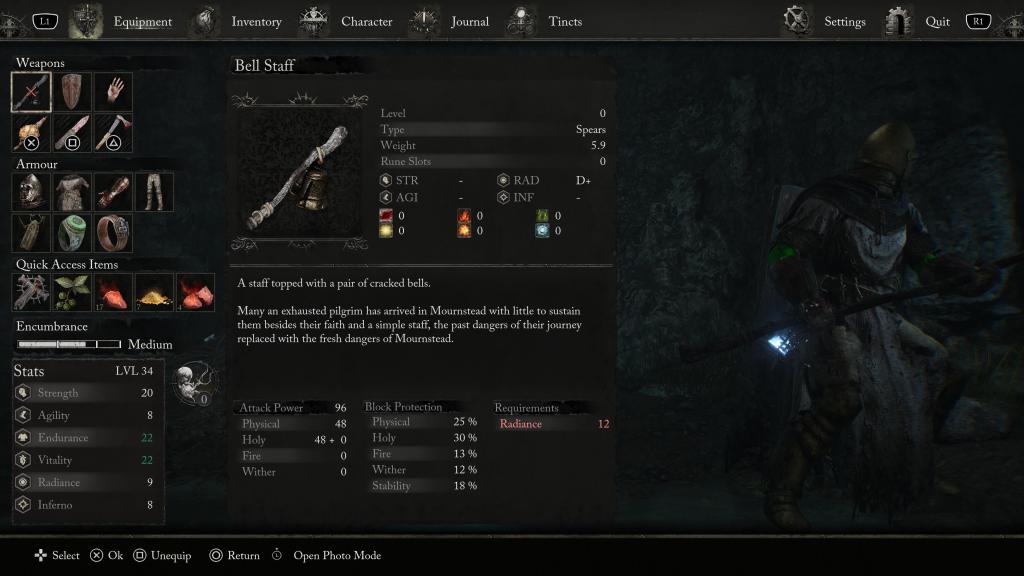Select the wooden shield slot

(x=72, y=92)
